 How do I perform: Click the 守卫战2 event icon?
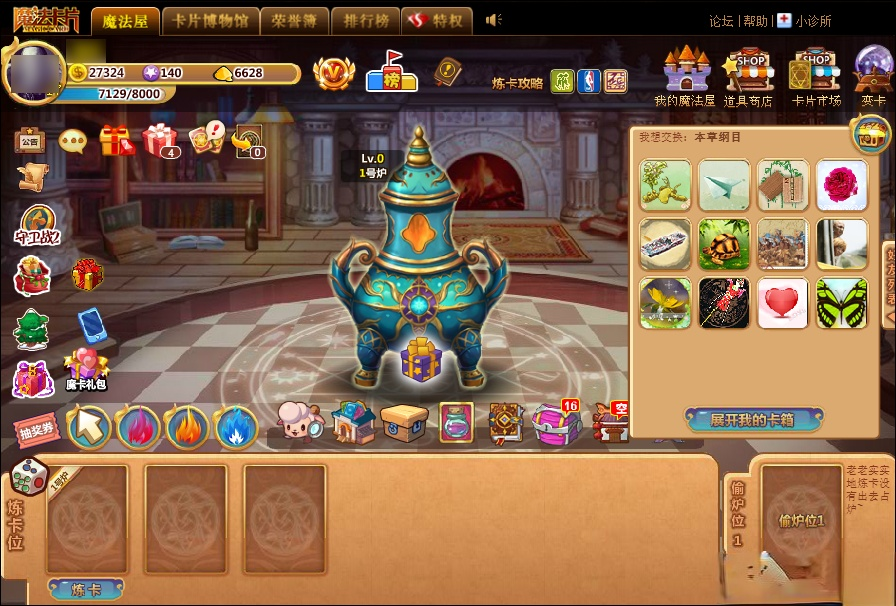[x=38, y=225]
